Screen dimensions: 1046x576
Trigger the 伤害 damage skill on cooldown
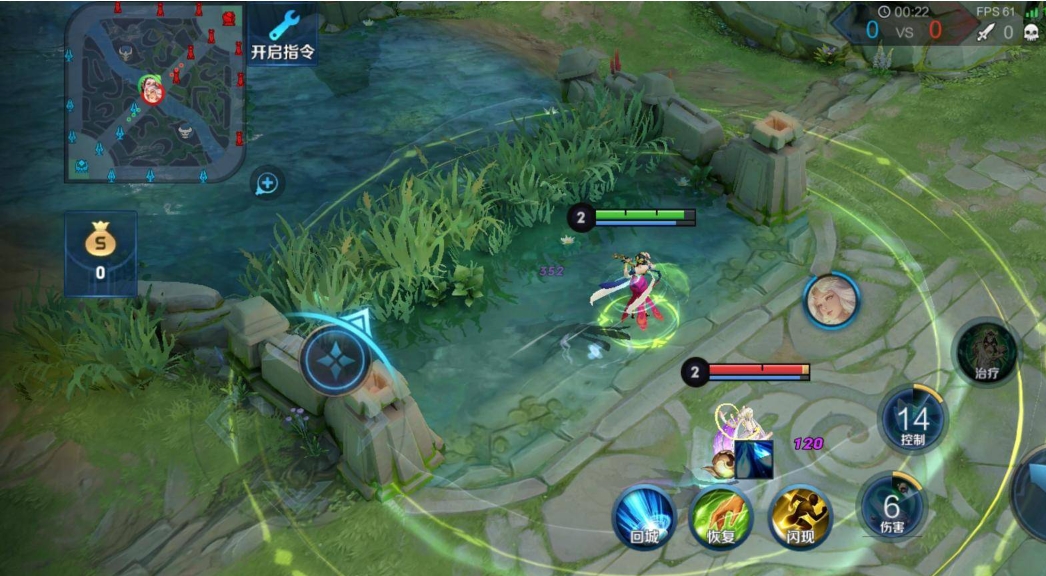tap(892, 506)
